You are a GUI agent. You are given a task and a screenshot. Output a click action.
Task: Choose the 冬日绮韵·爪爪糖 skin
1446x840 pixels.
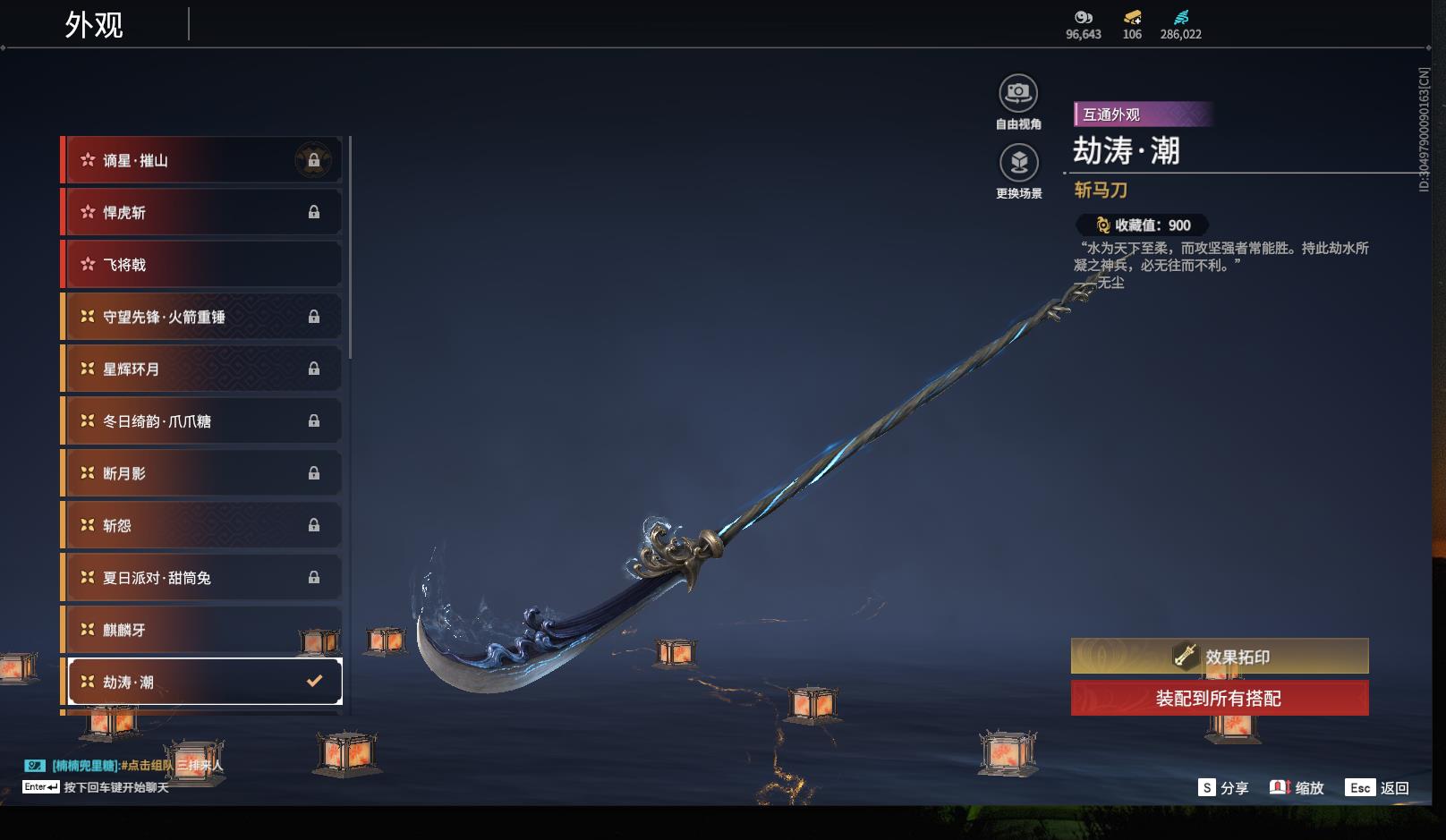(x=201, y=420)
